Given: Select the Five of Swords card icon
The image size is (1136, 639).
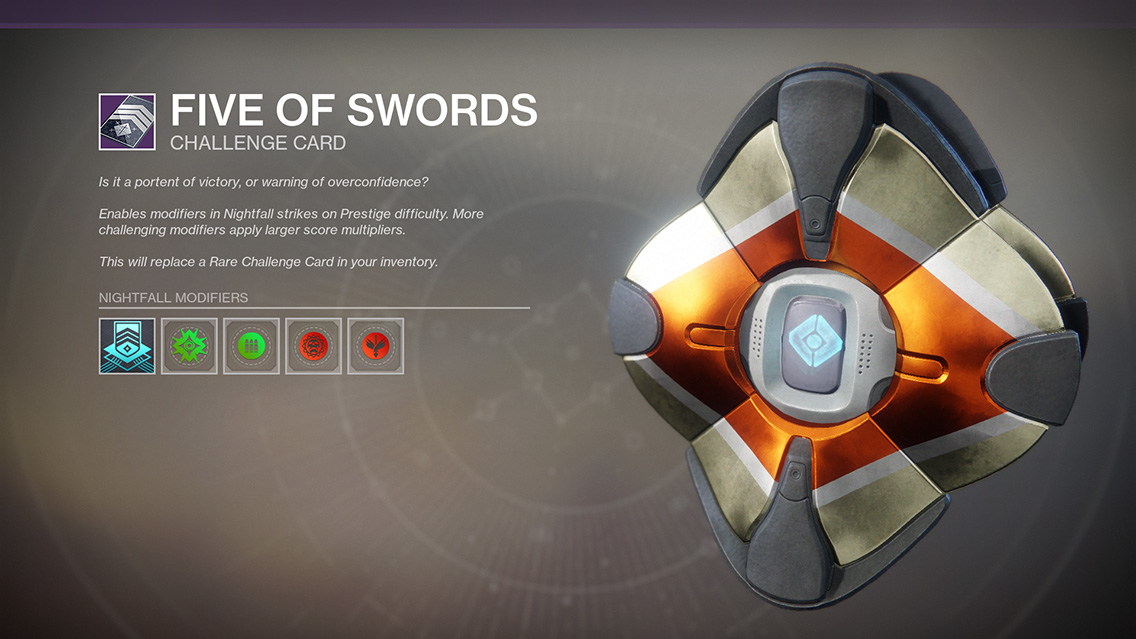Looking at the screenshot, I should [127, 122].
